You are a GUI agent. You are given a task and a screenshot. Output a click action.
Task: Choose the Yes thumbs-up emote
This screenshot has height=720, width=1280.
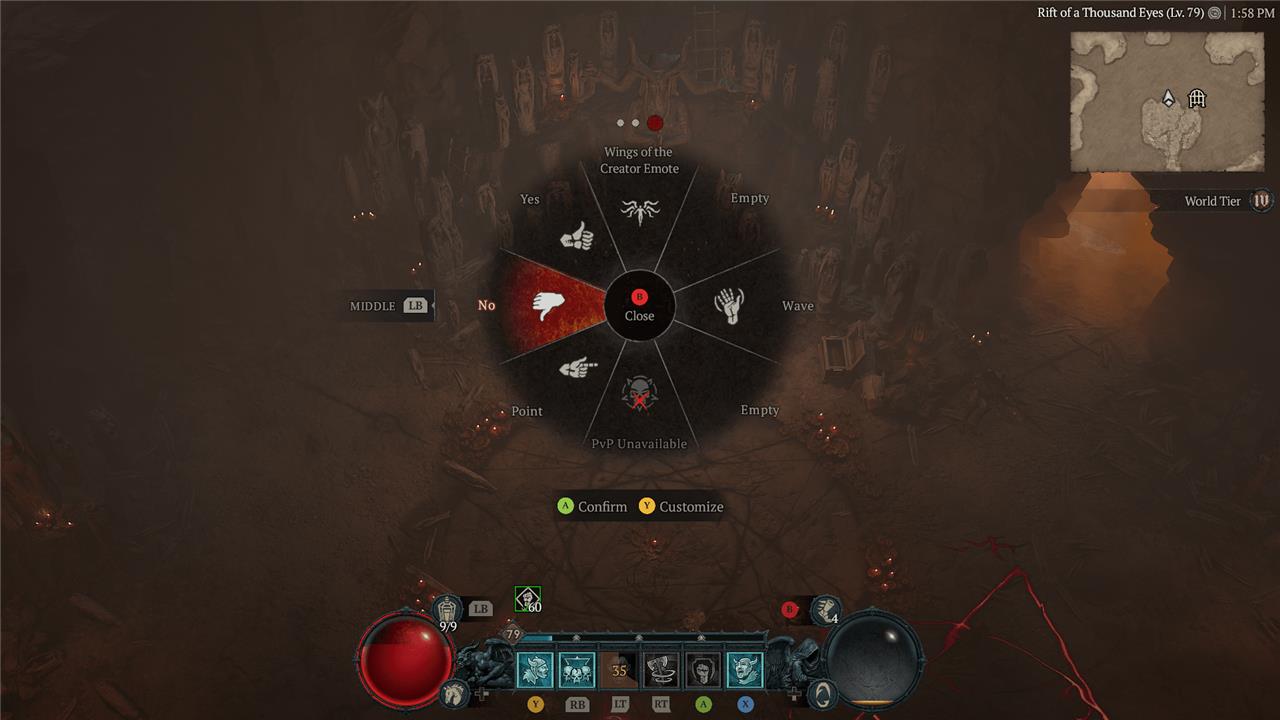577,237
